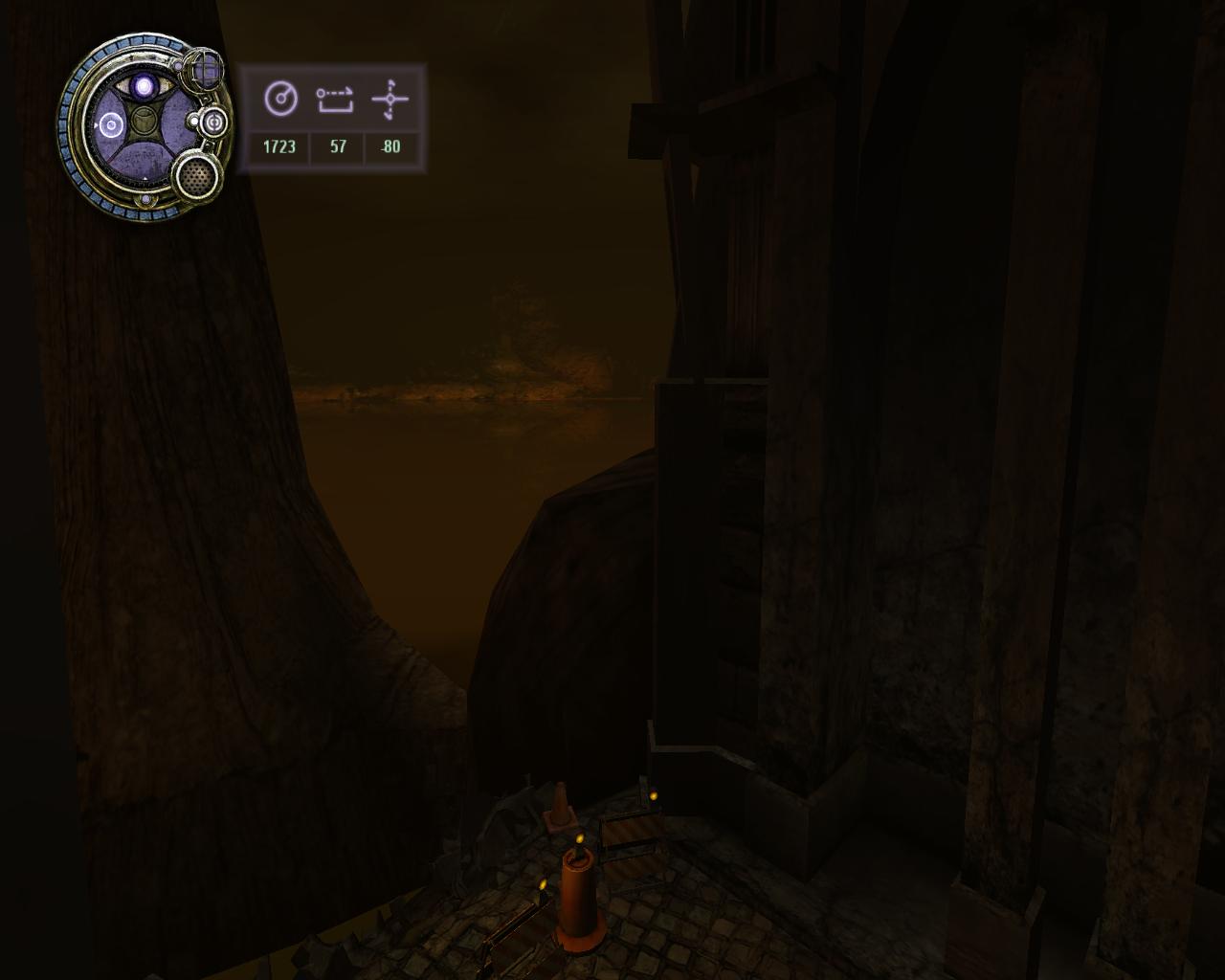Click the small round dial on the KI's right

pos(212,122)
